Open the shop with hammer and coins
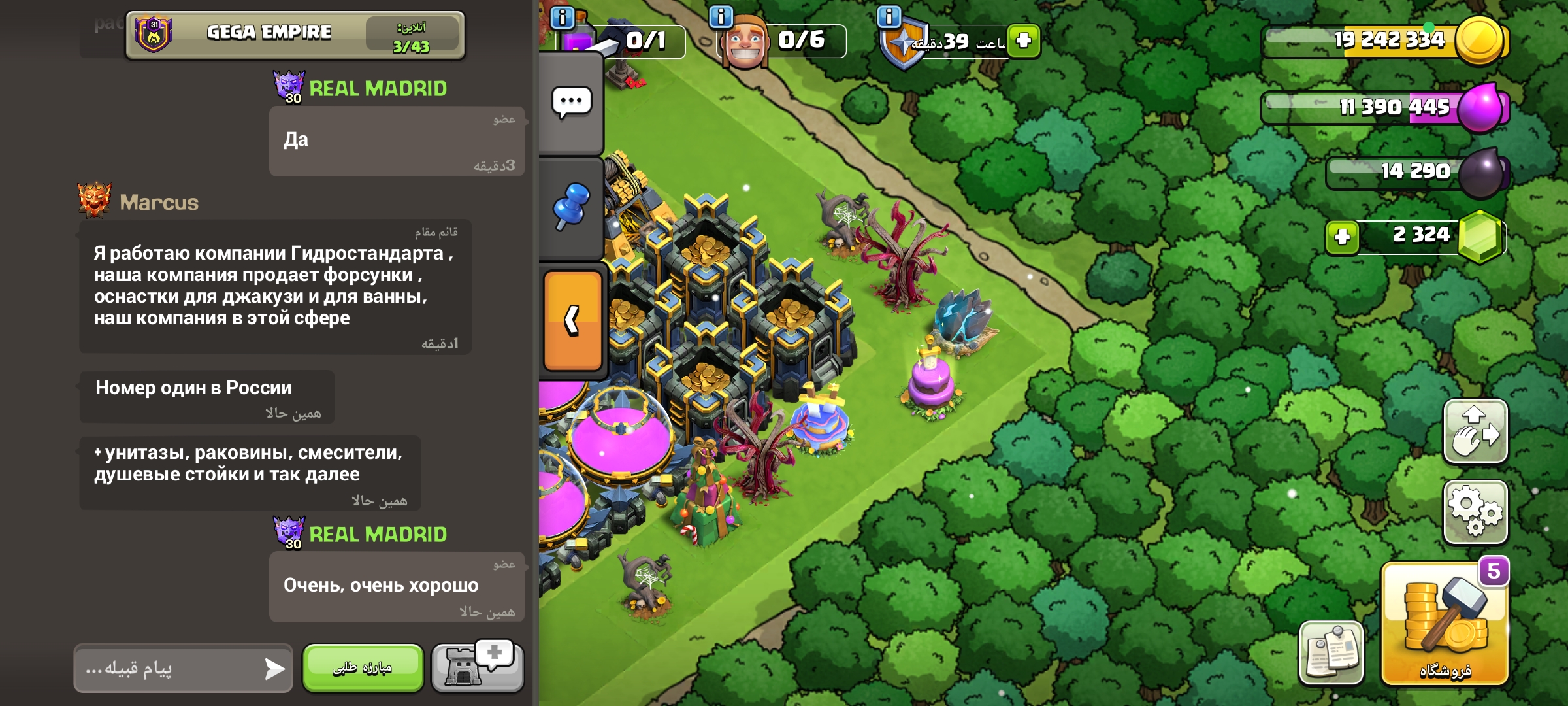The image size is (1568, 706). pyautogui.click(x=1445, y=624)
